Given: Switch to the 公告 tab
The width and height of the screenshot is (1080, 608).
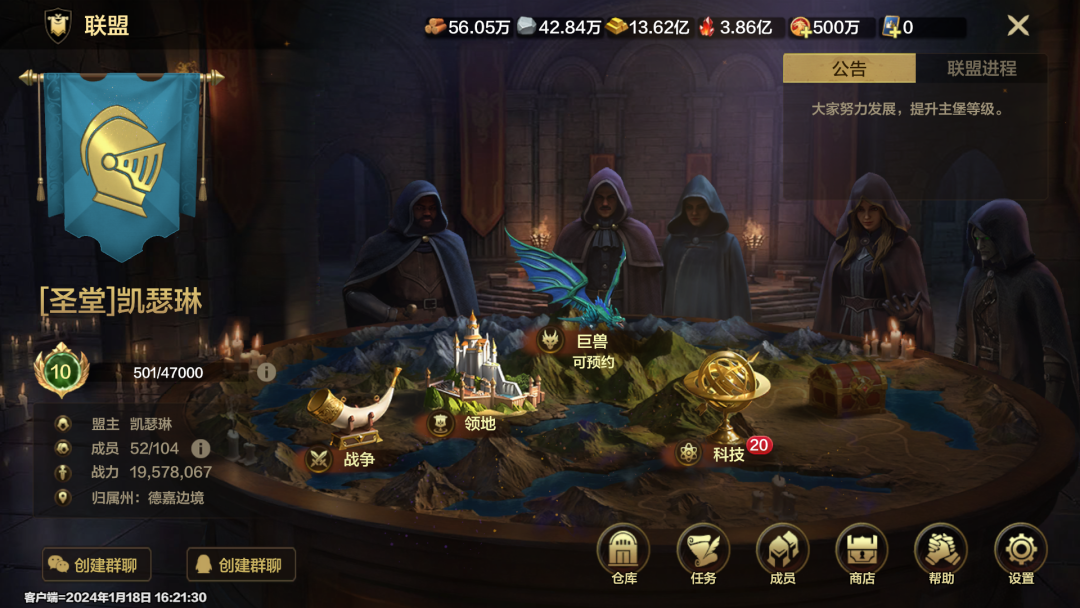Looking at the screenshot, I should [848, 69].
